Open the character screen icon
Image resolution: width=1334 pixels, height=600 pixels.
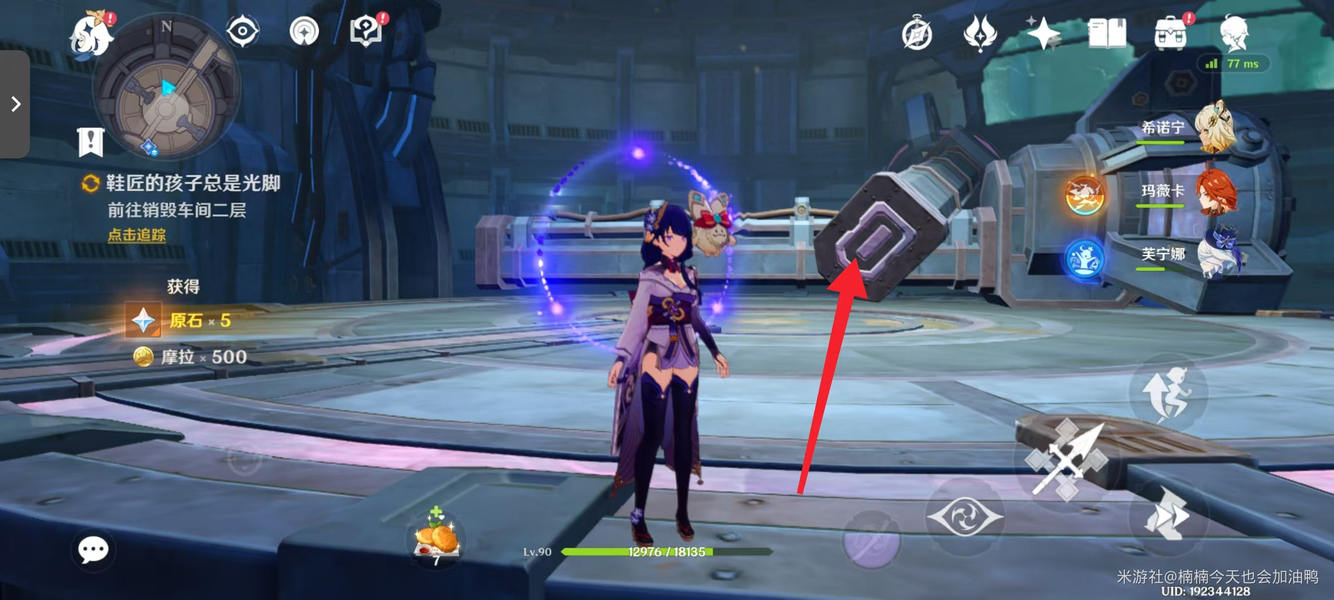tap(1235, 34)
